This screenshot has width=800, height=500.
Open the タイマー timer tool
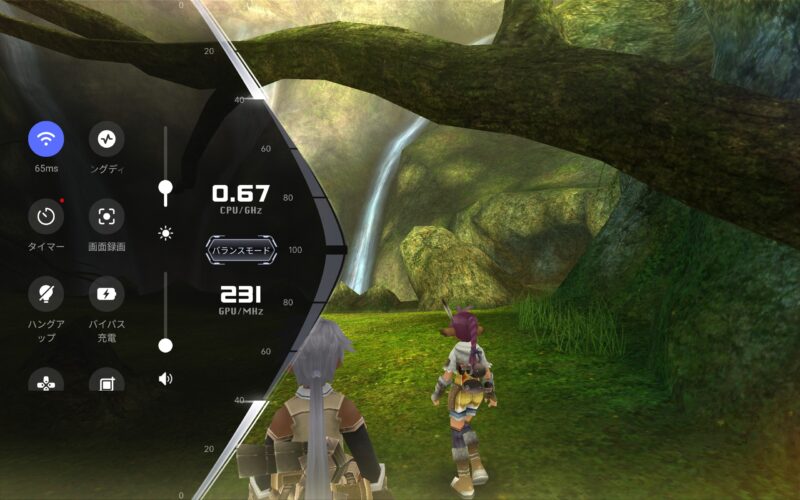point(46,215)
